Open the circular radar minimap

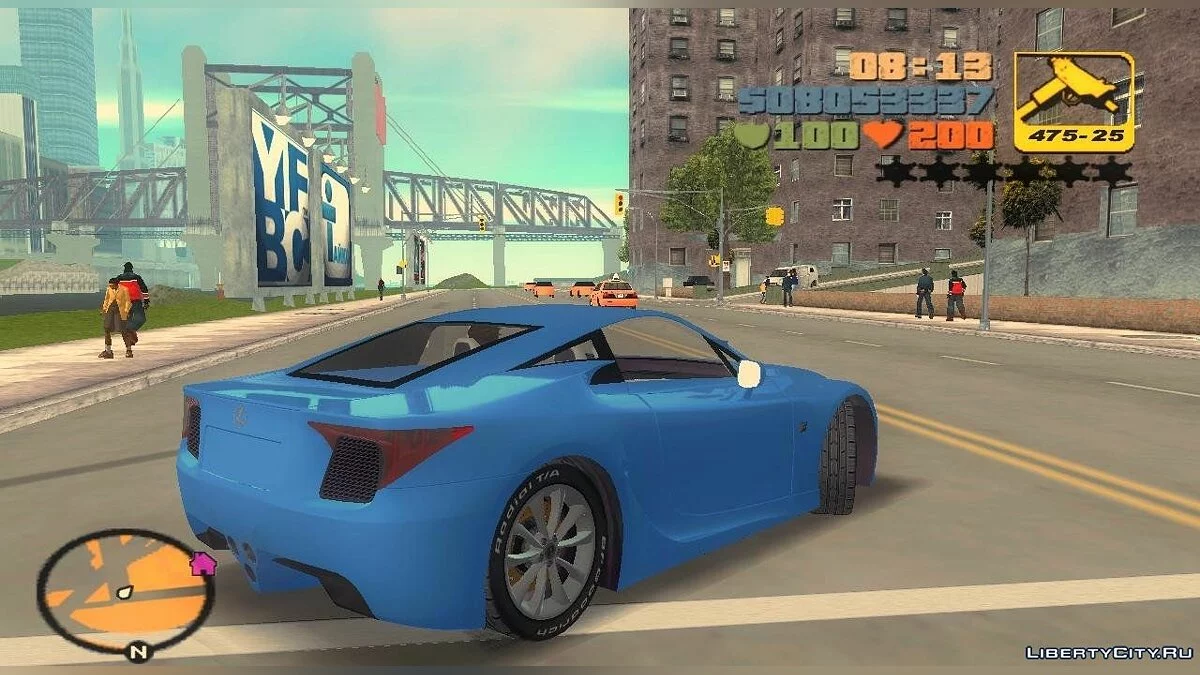(x=125, y=592)
